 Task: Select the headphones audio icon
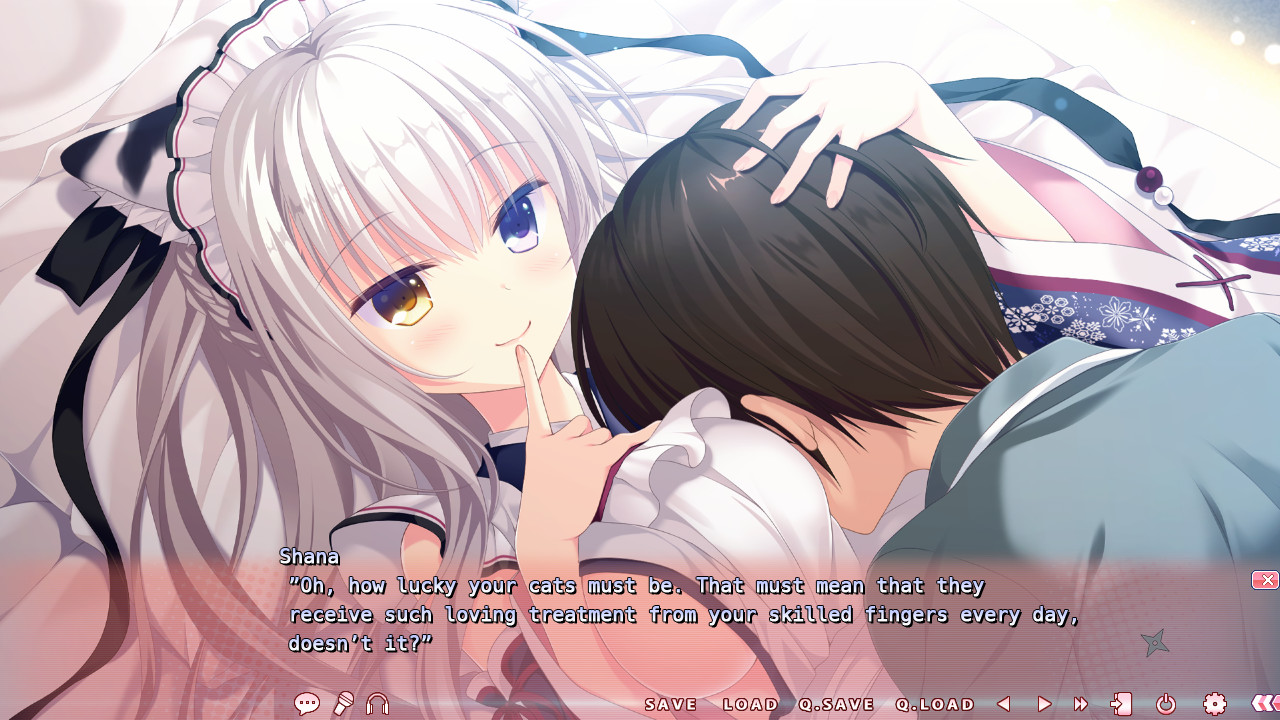378,702
